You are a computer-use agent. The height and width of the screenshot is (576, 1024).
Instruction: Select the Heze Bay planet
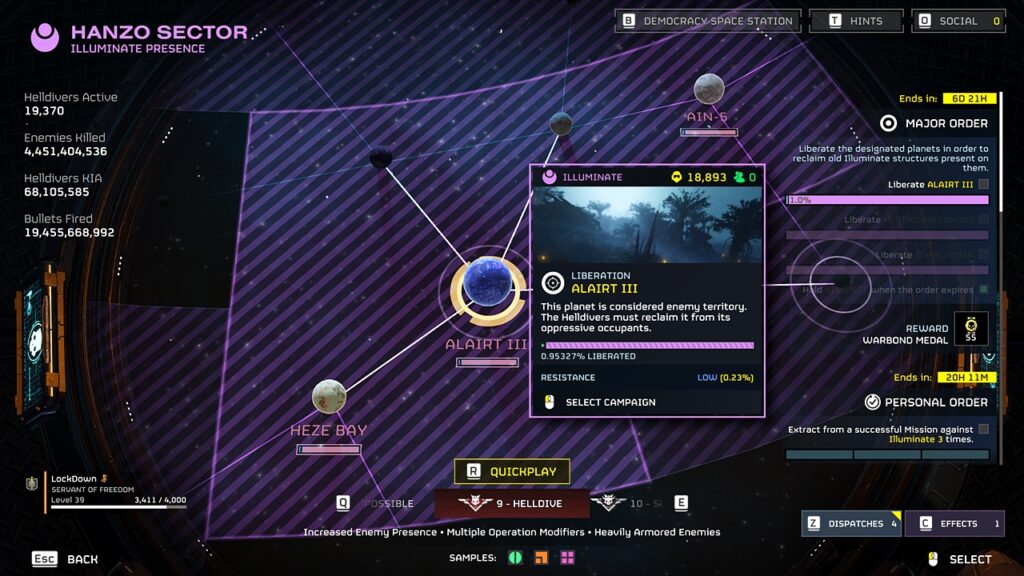[x=329, y=397]
